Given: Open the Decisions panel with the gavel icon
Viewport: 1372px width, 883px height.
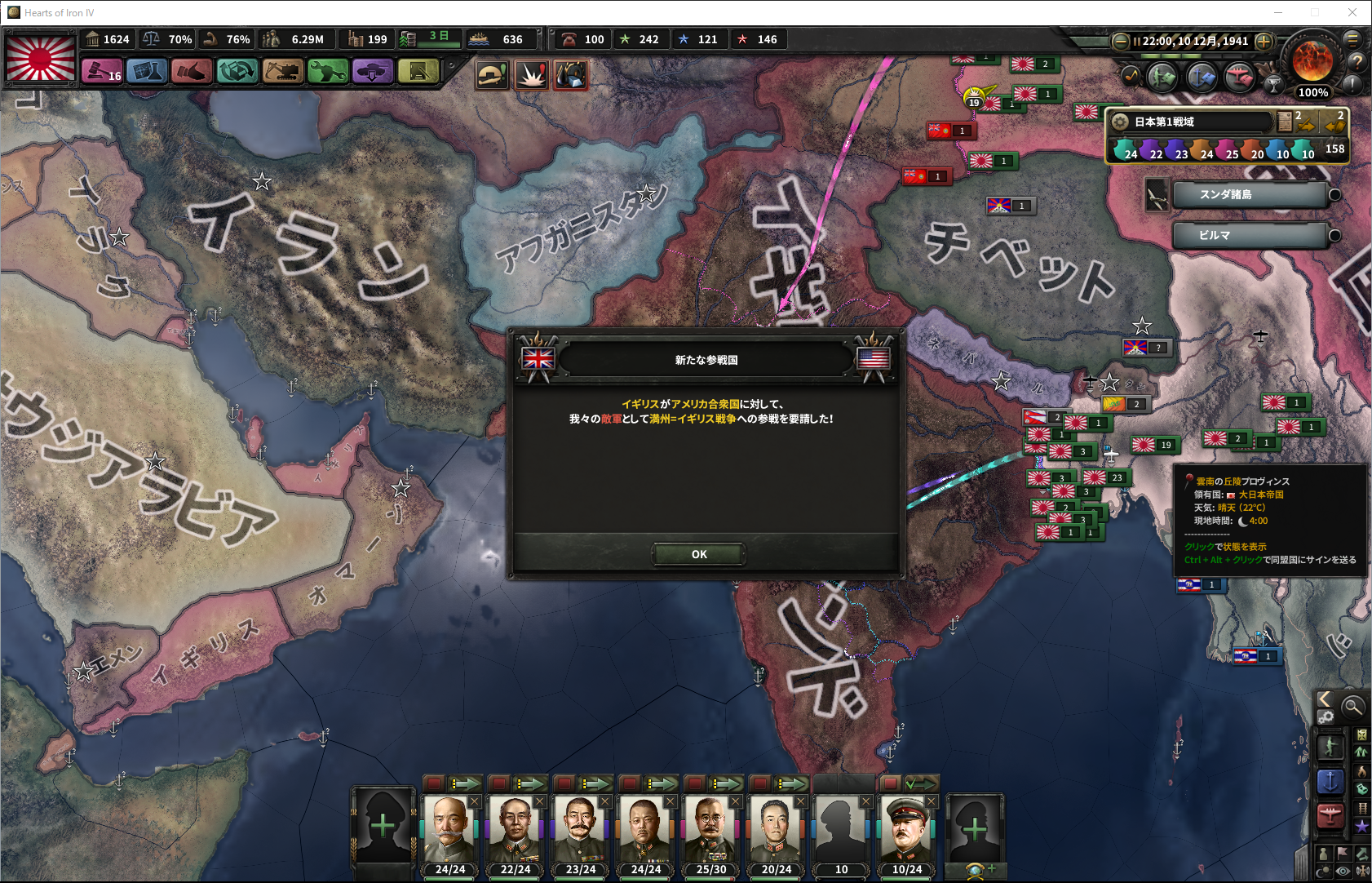Looking at the screenshot, I should [x=101, y=72].
